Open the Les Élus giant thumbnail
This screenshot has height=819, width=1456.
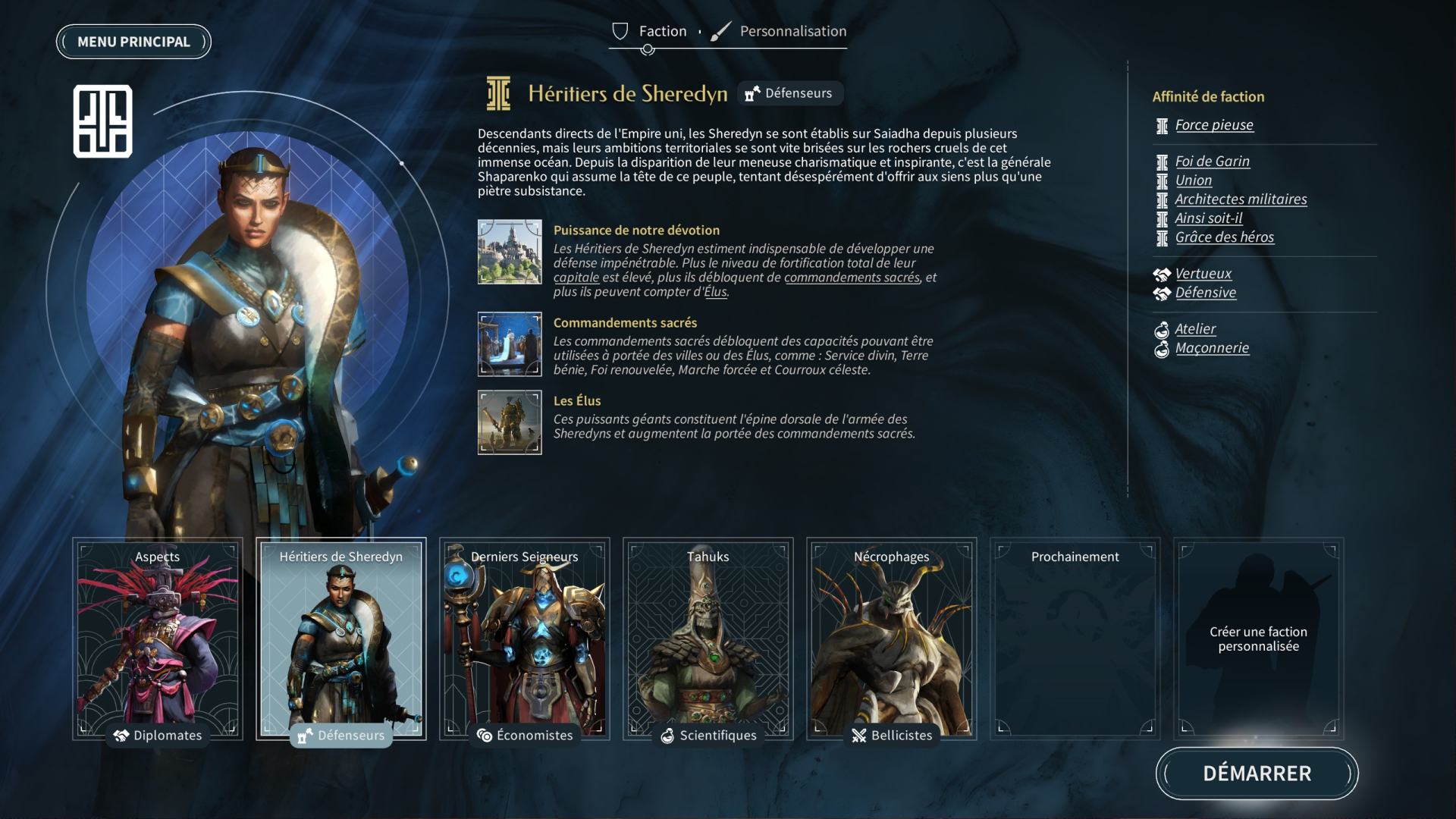510,422
